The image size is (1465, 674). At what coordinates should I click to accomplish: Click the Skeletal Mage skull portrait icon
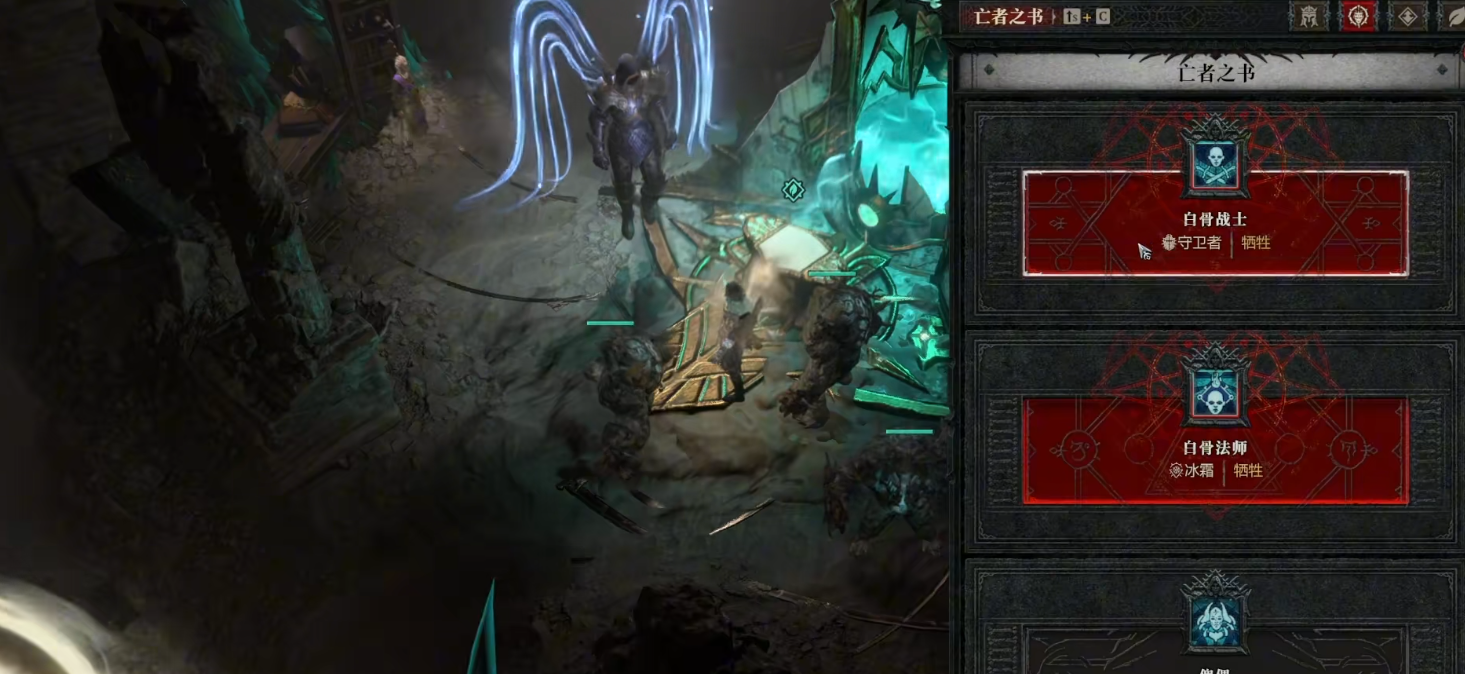point(1215,395)
